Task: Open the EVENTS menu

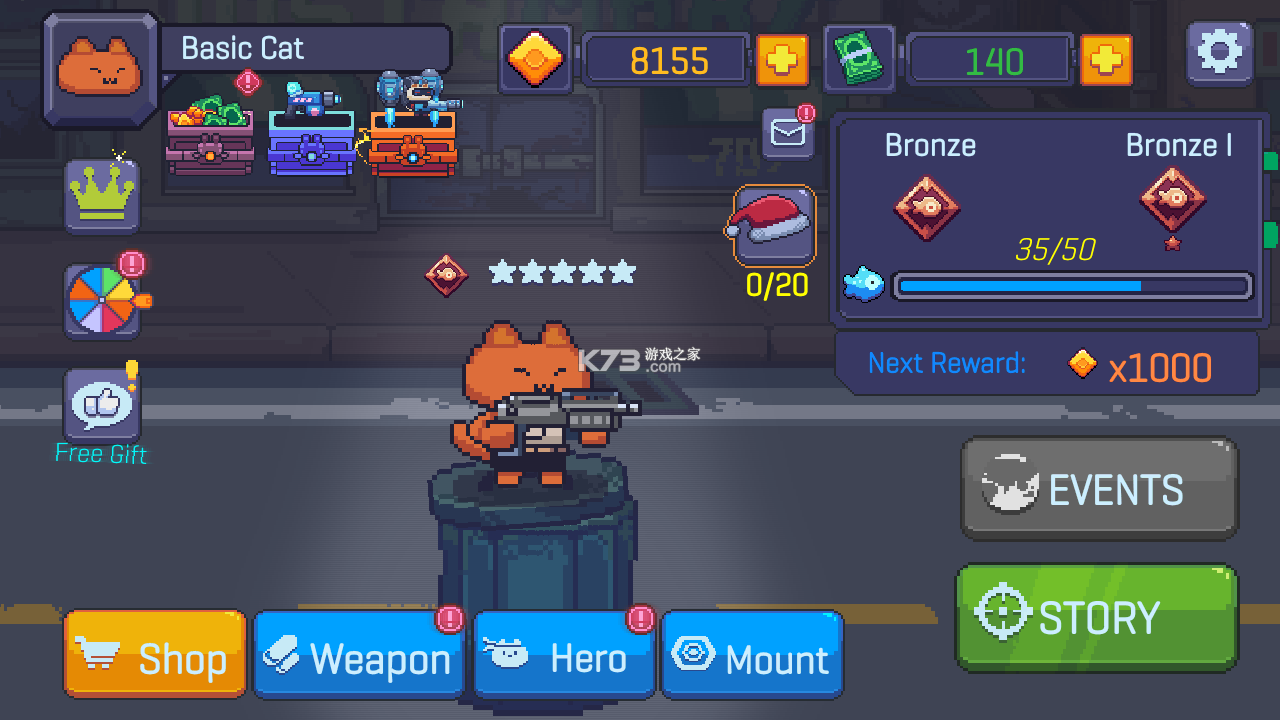Action: coord(1098,489)
